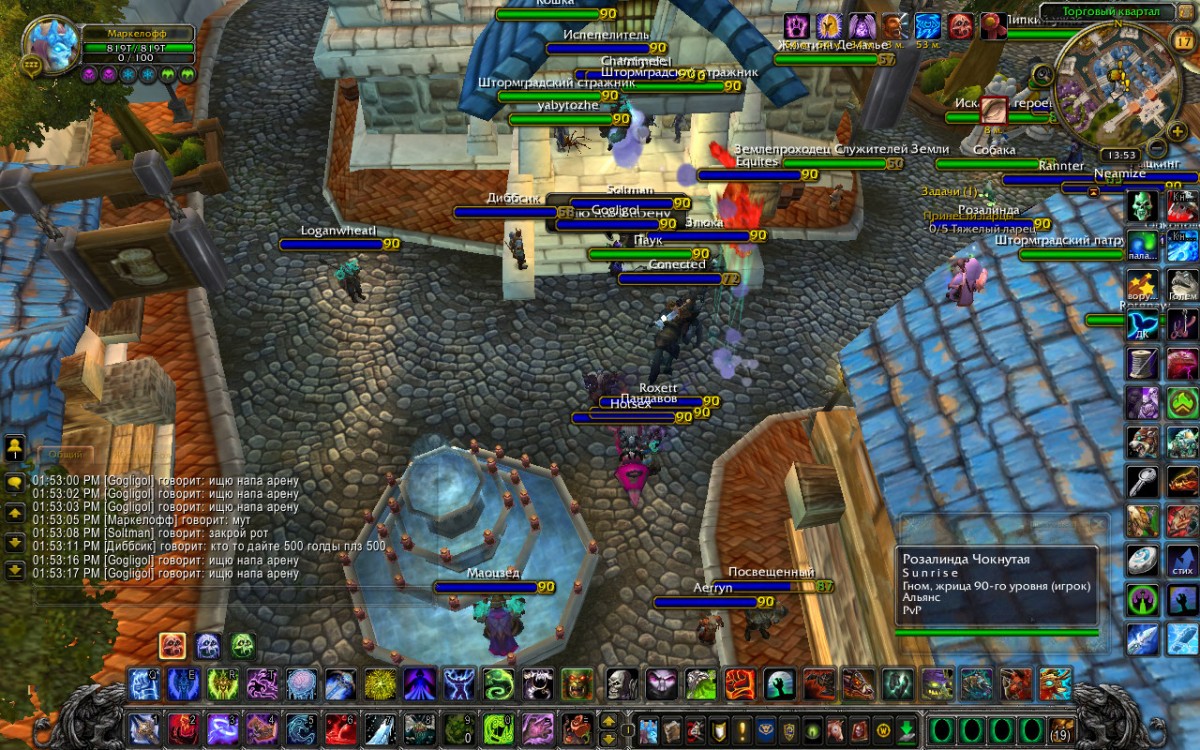
Task: Open the chat bubble button beside chat
Action: click(x=15, y=481)
